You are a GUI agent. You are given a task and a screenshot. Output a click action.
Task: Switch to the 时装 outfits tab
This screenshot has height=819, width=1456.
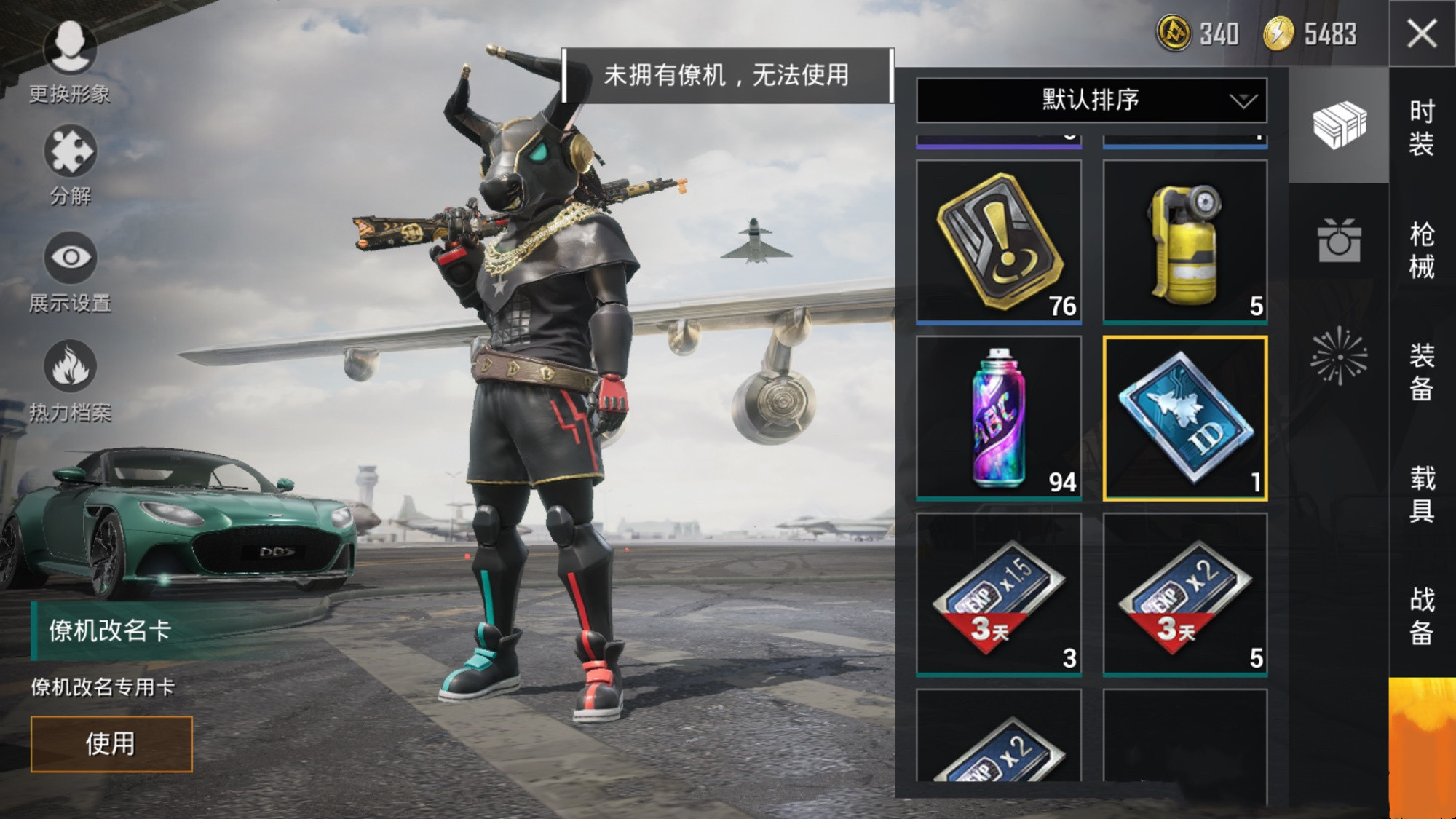click(1422, 127)
